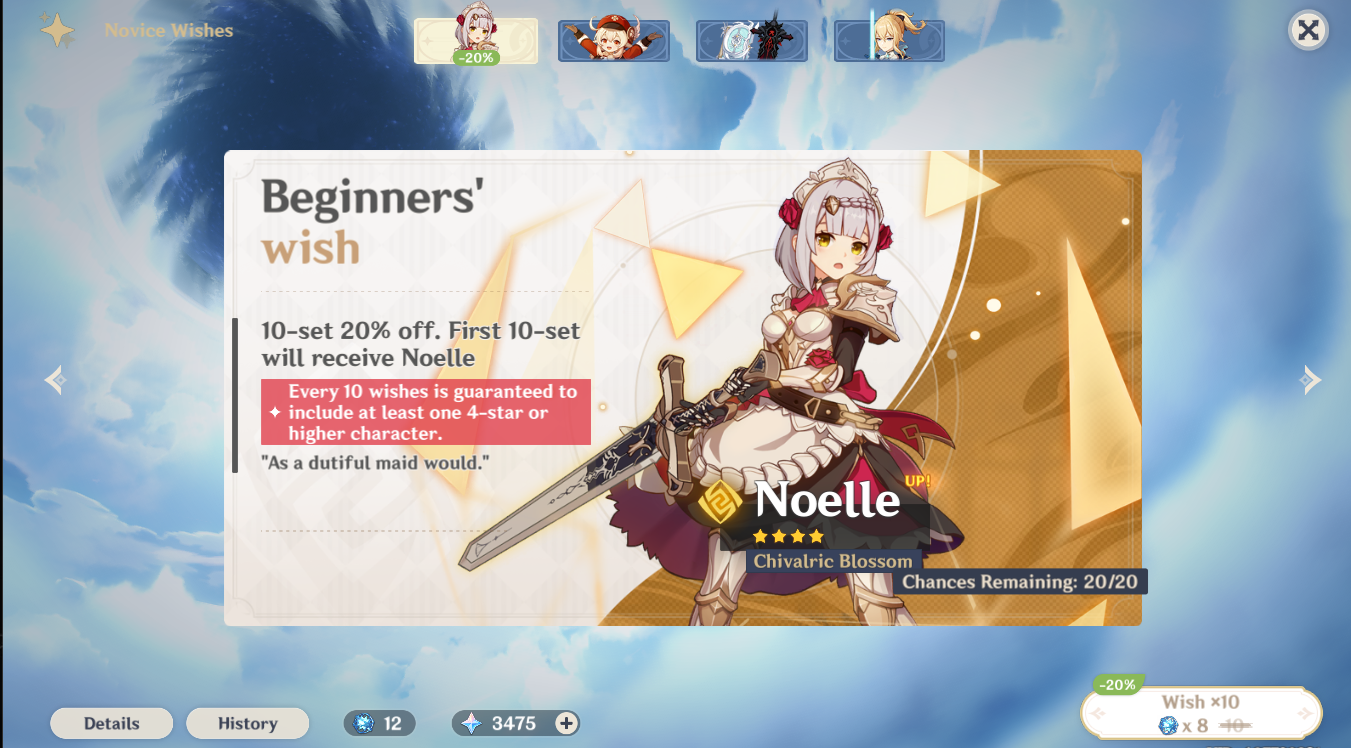This screenshot has width=1351, height=748.
Task: Open the Jean standard banner tab
Action: 889,40
